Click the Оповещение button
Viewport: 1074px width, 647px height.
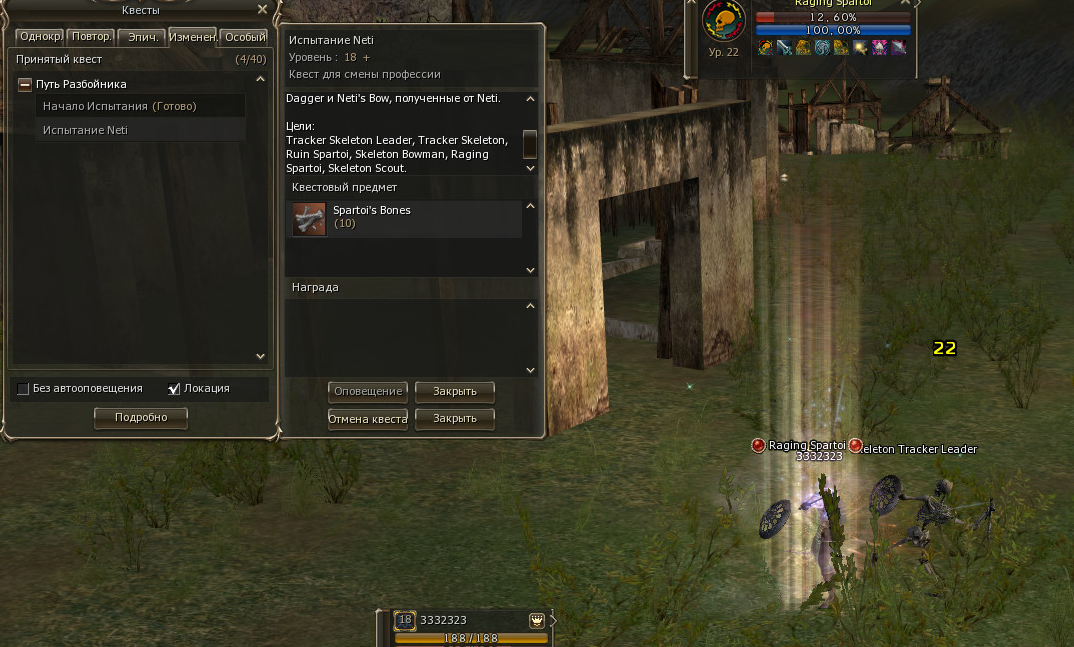(368, 391)
